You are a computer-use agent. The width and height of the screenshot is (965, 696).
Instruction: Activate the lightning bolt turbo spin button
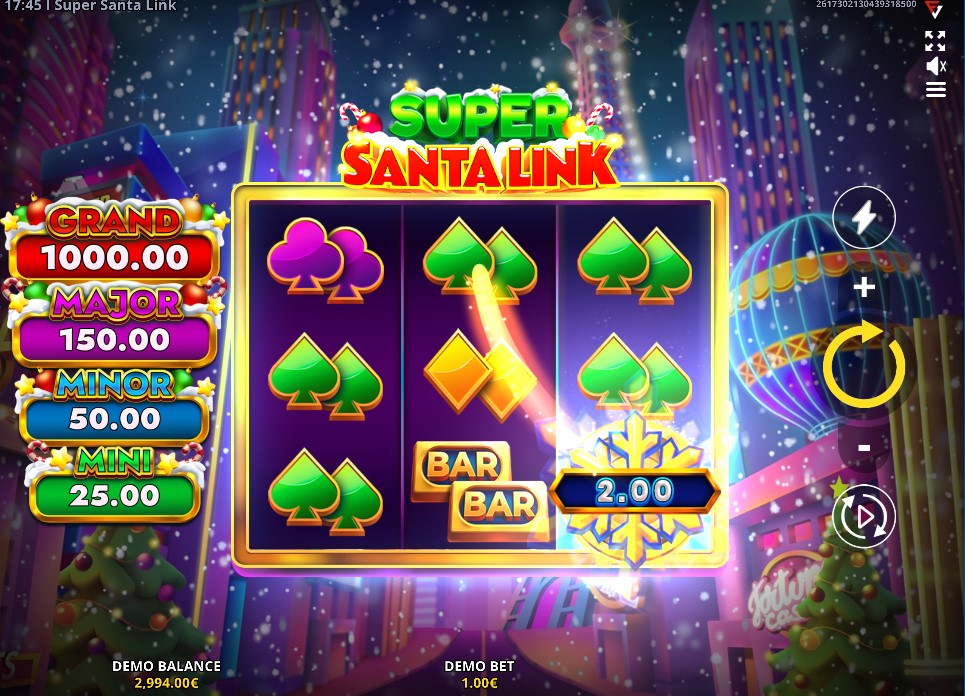[x=864, y=216]
